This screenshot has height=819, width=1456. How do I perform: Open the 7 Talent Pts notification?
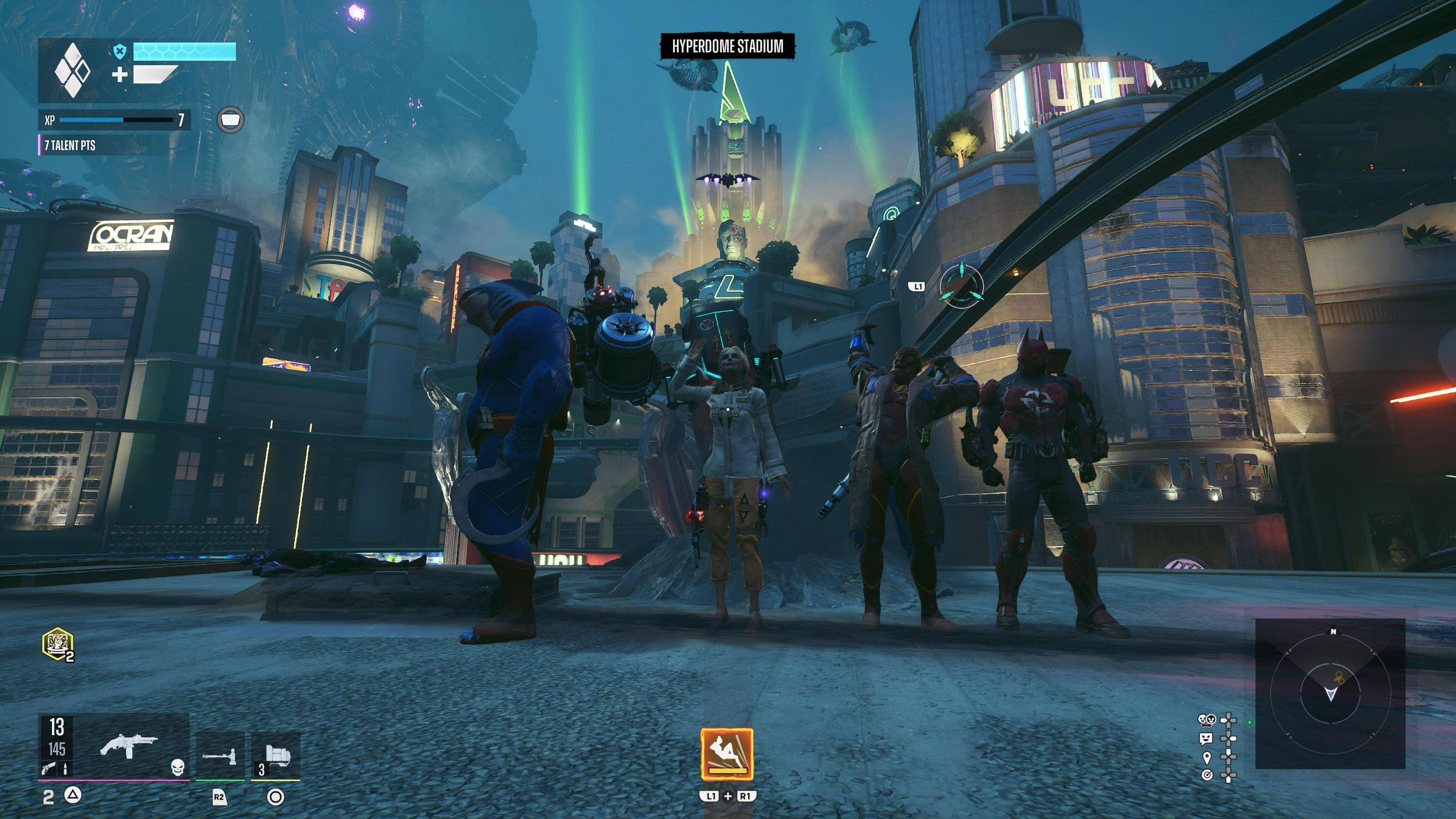click(70, 145)
